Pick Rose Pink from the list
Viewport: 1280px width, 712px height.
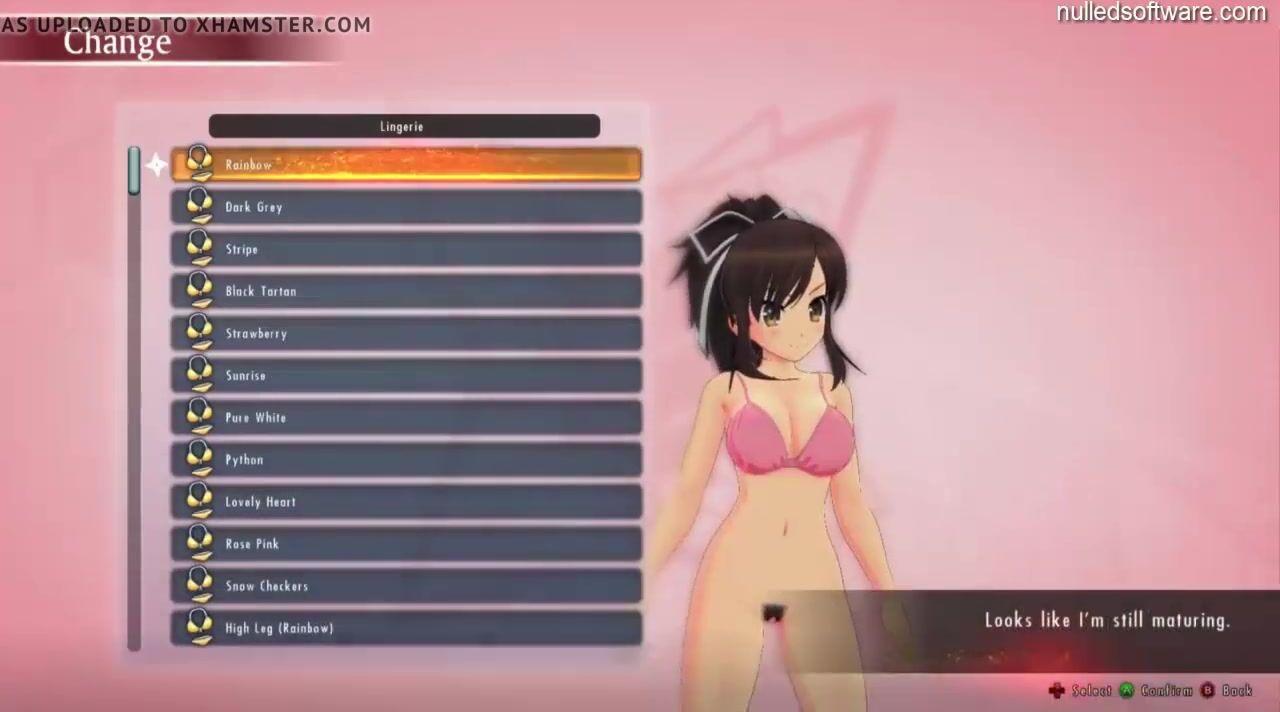[406, 543]
